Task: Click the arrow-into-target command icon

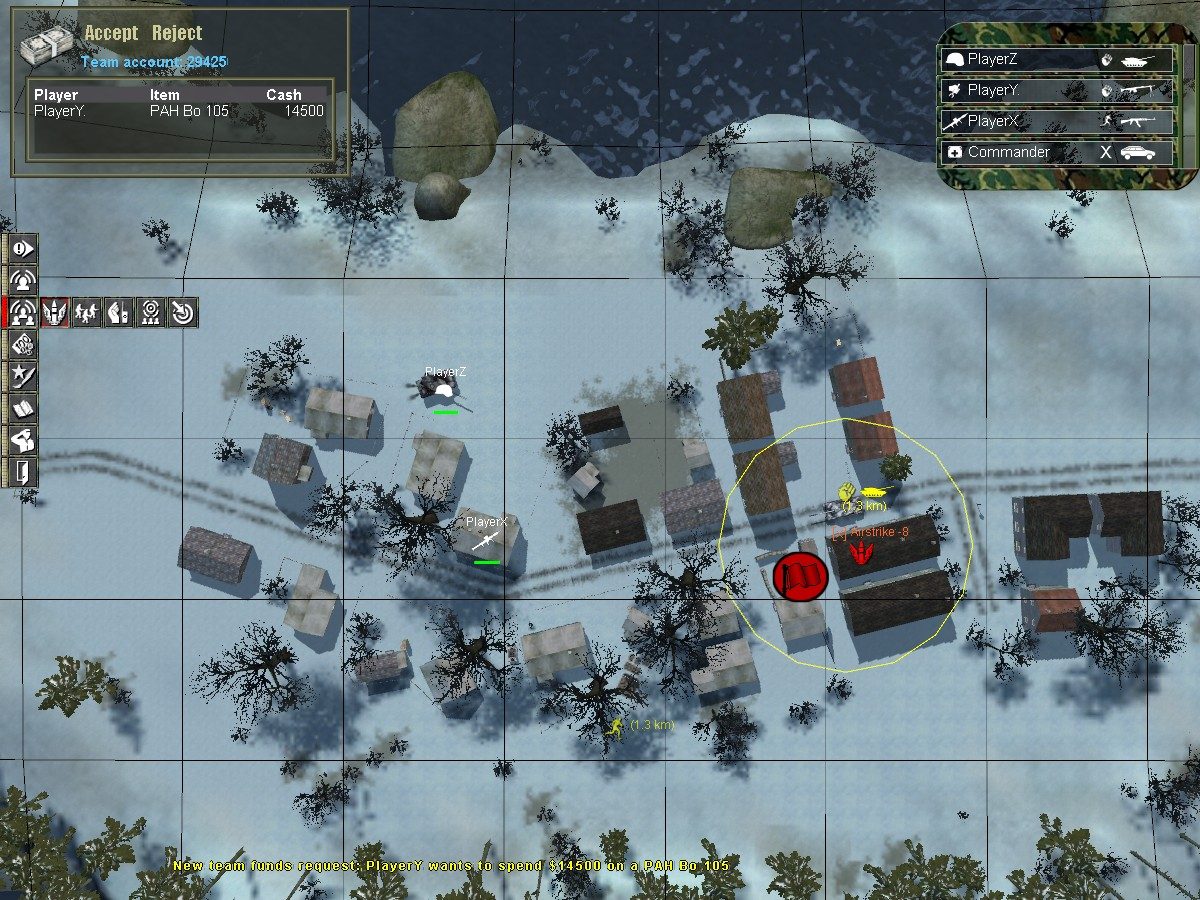Action: [x=182, y=313]
